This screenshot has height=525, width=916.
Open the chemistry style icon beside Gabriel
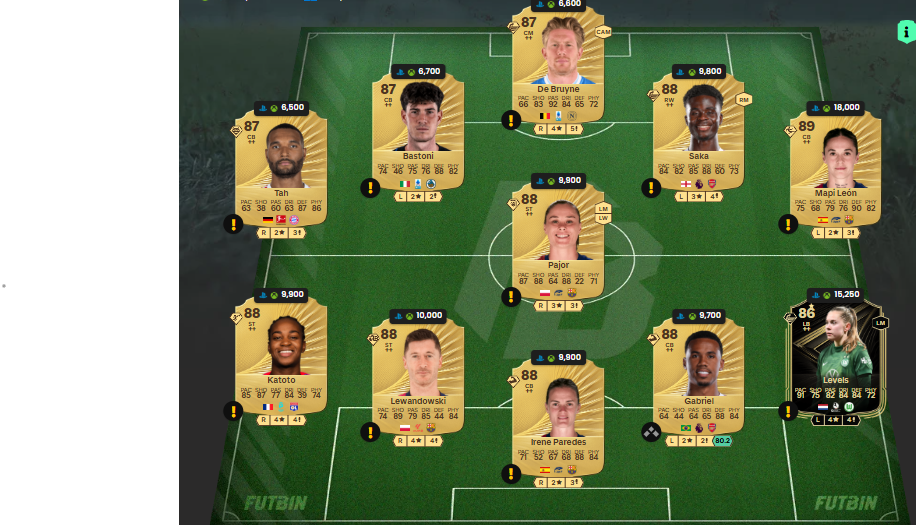[x=651, y=432]
